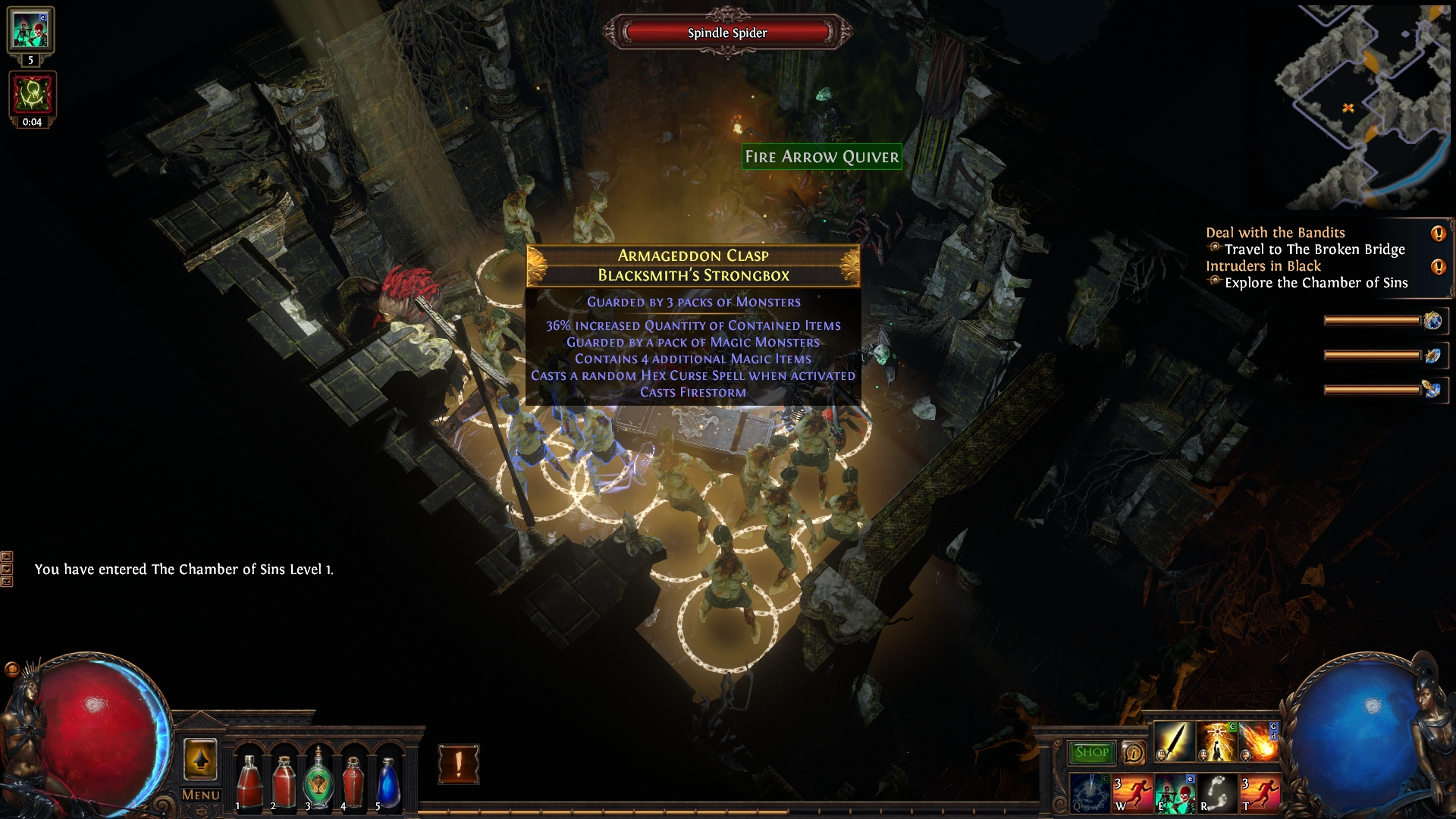This screenshot has width=1456, height=819.
Task: Select the Intruders in Black quest
Action: 1263,266
